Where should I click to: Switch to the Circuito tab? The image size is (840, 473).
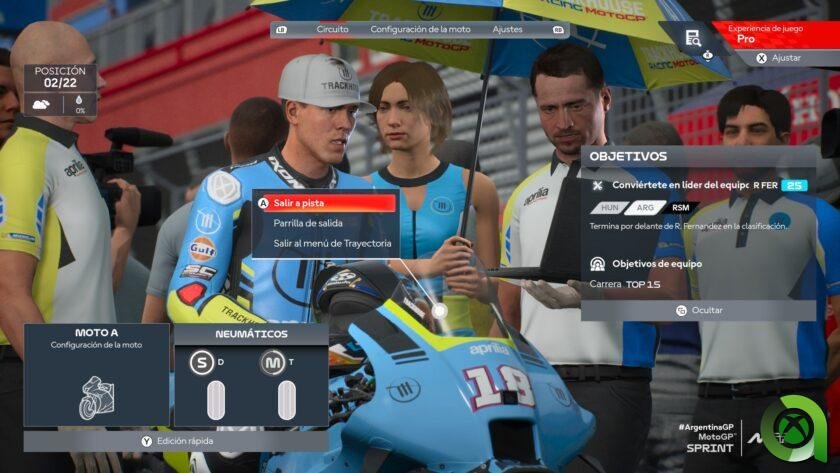[x=332, y=29]
